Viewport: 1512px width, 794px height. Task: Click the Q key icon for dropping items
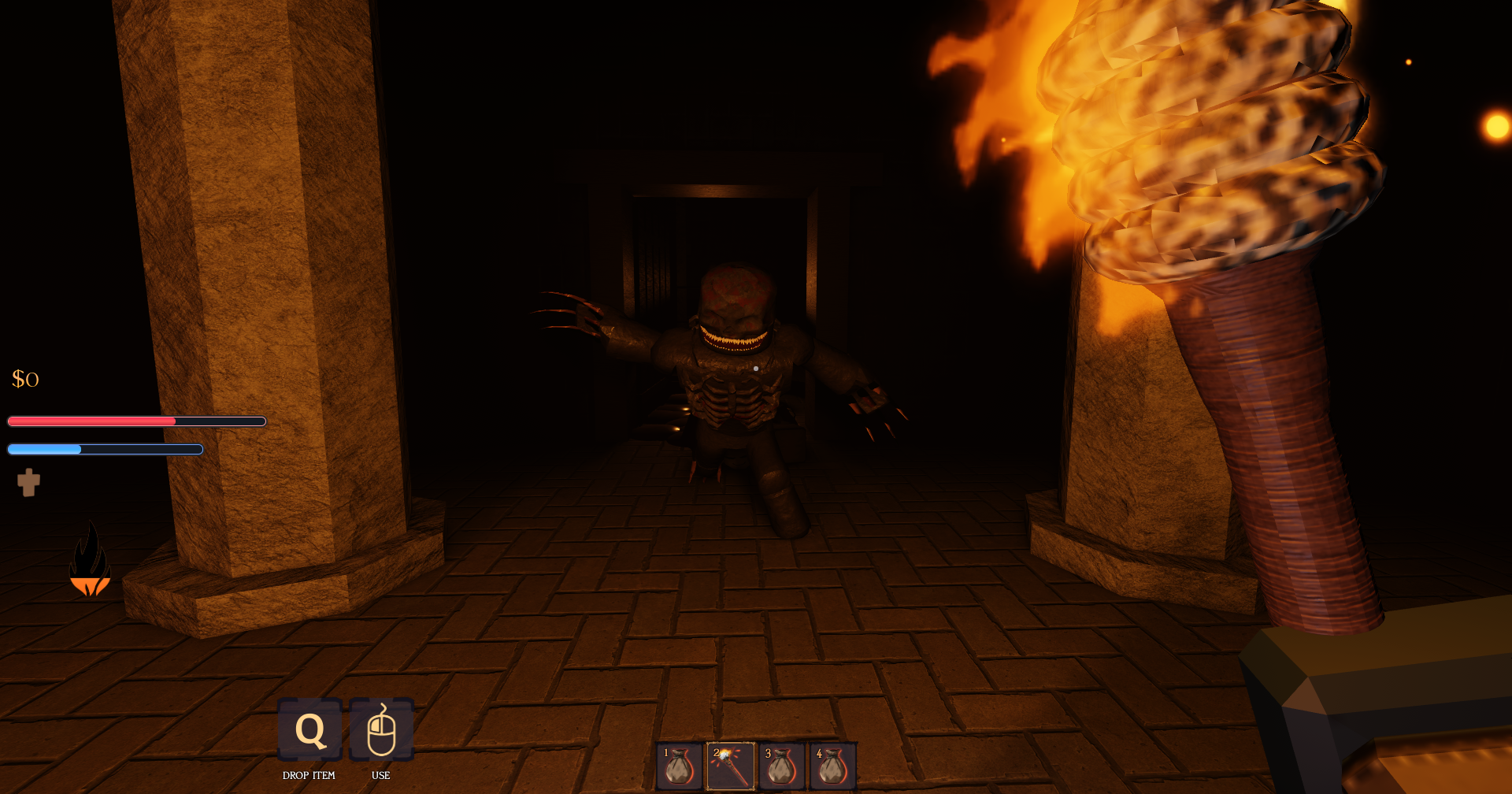[x=309, y=731]
